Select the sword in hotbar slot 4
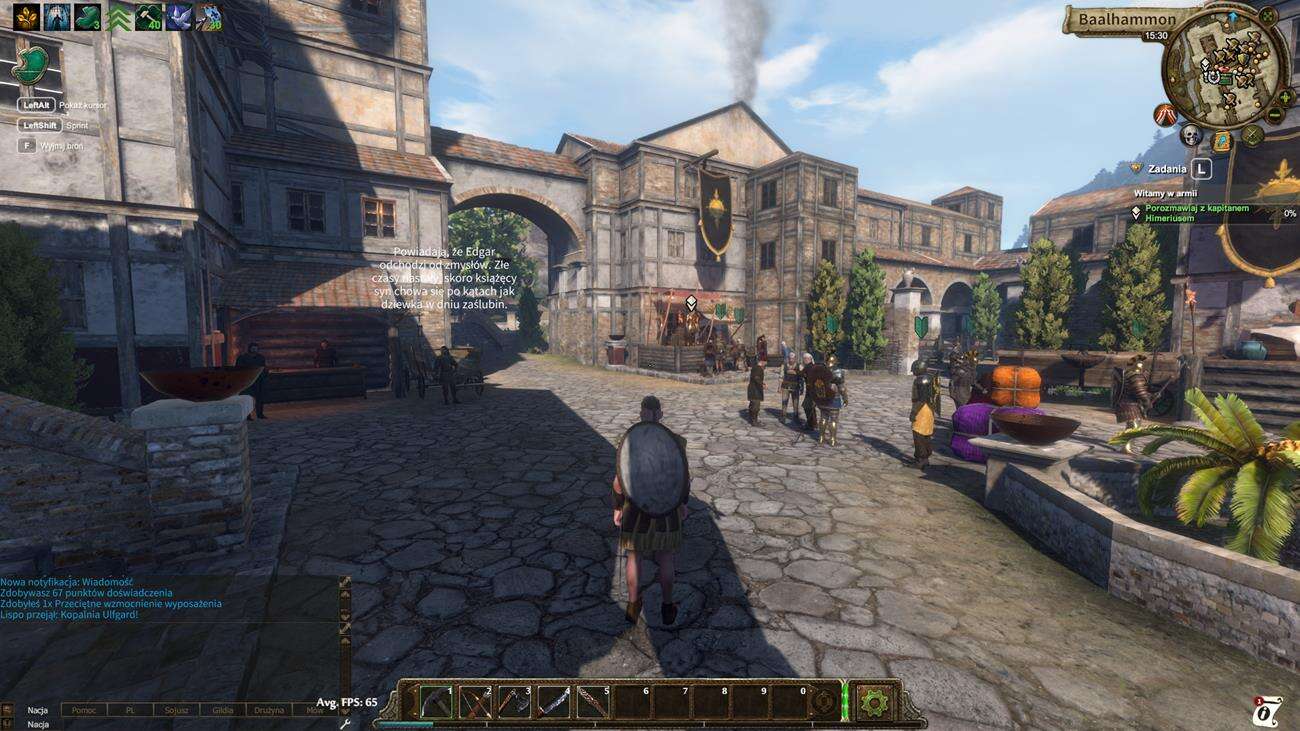1300x731 pixels. [x=552, y=701]
